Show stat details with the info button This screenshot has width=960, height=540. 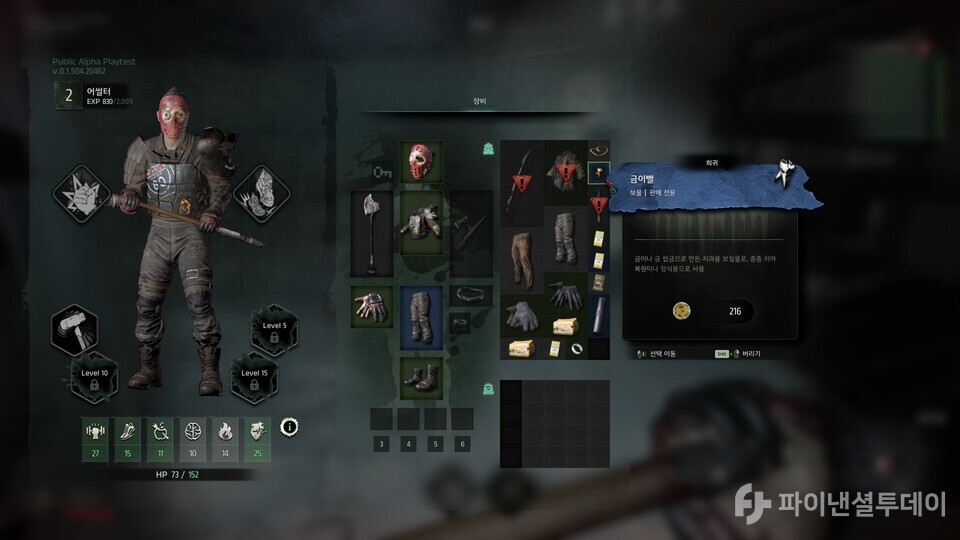290,426
